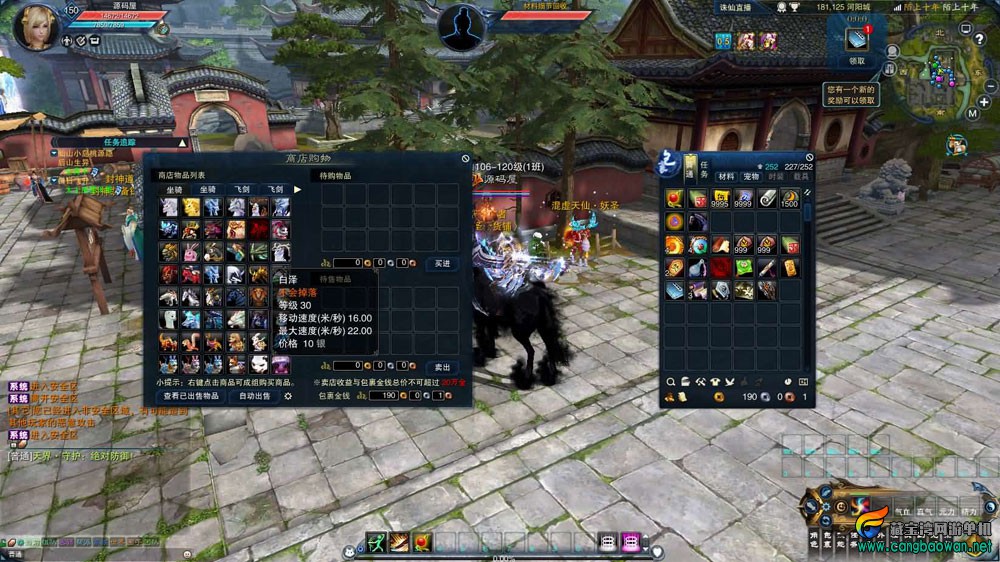
Task: Open the 诛仙直播 livestream menu
Action: [734, 8]
